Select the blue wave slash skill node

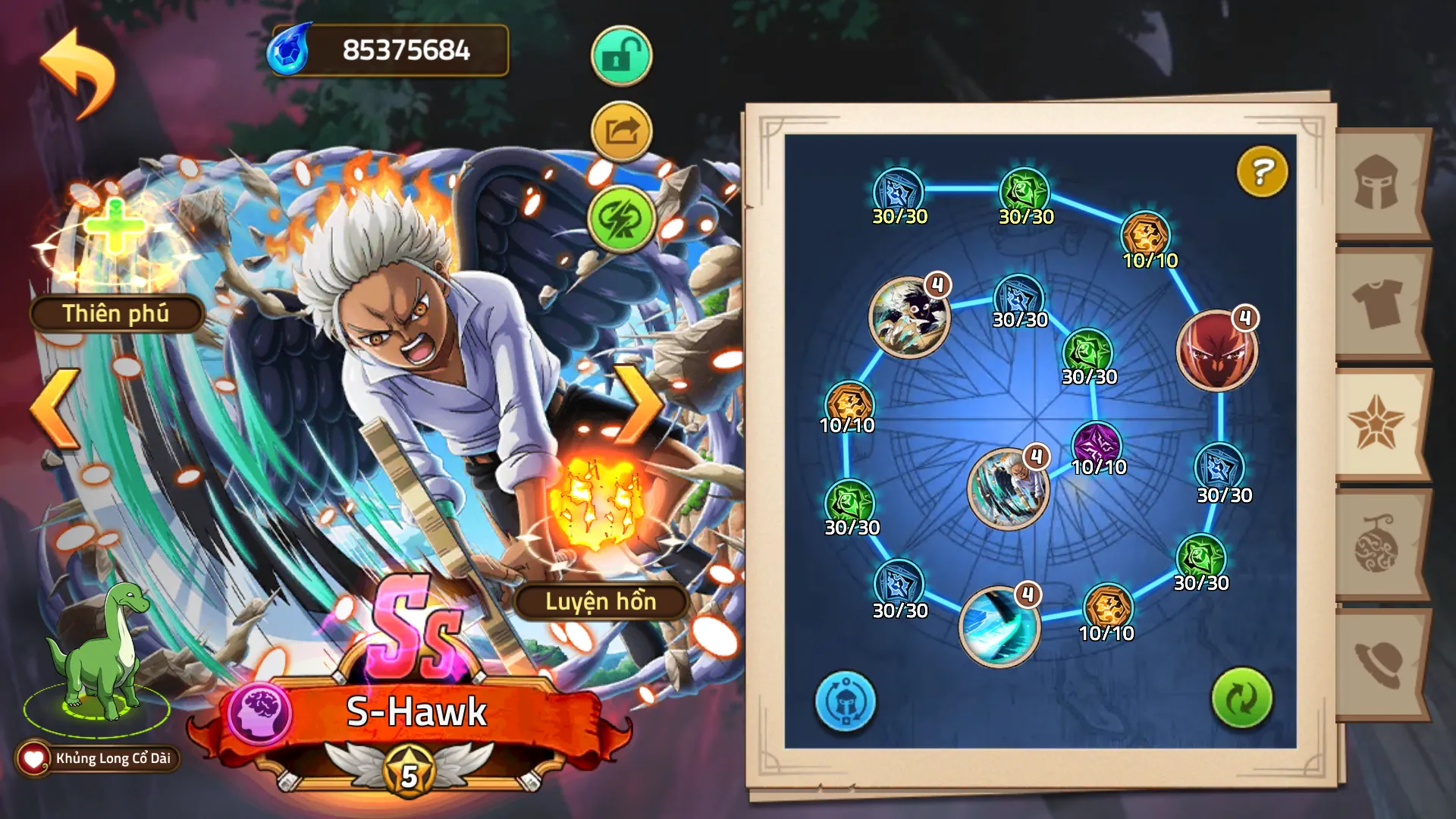pos(999,626)
